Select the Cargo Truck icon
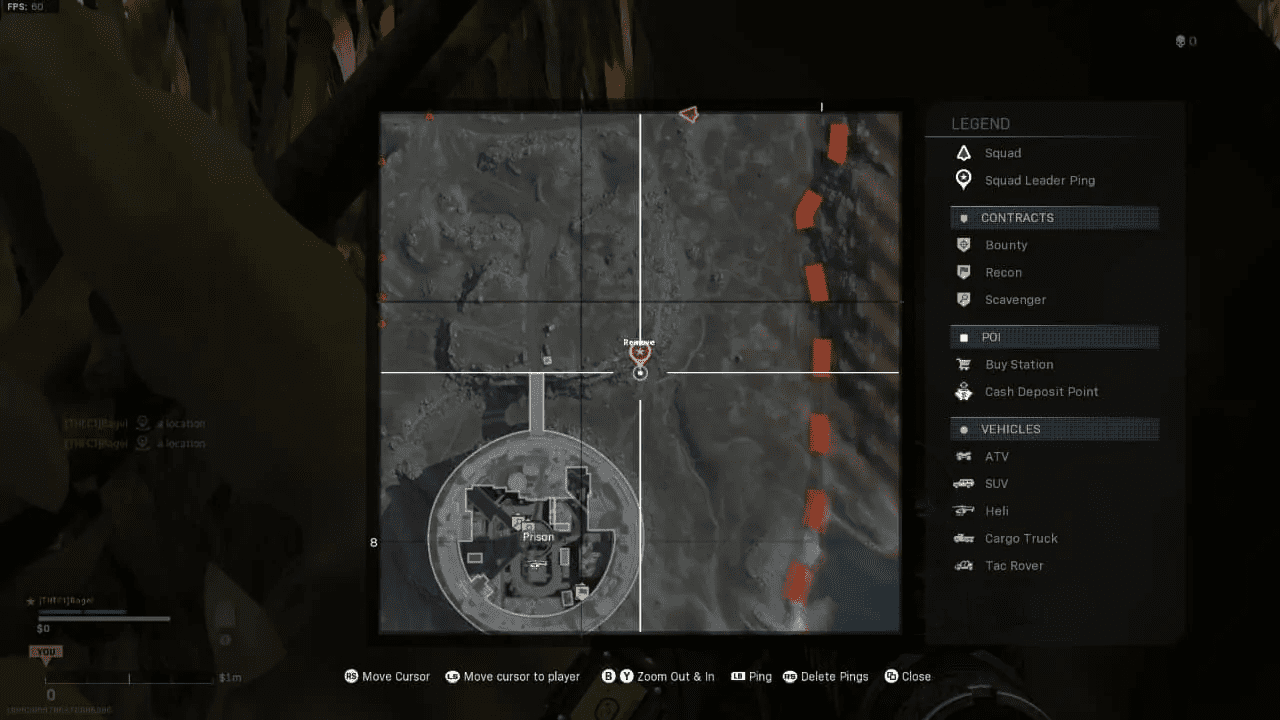The height and width of the screenshot is (720, 1280). [963, 538]
